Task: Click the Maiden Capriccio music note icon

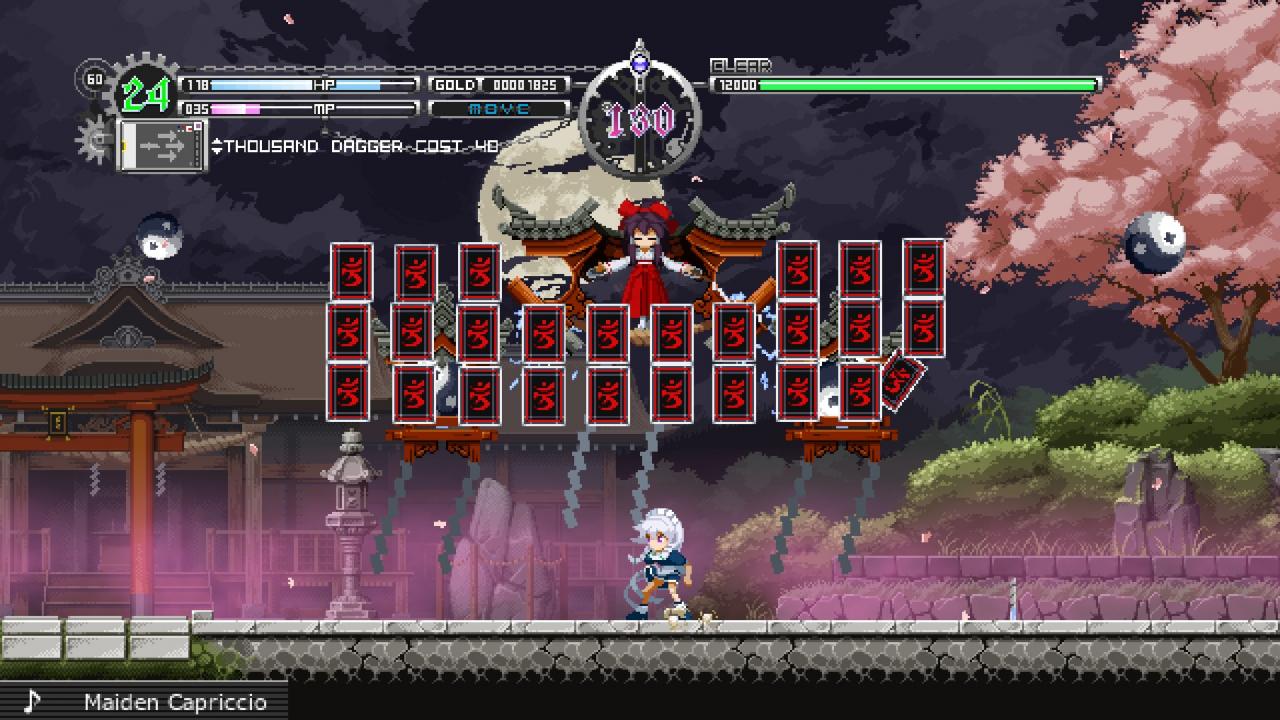Action: click(32, 701)
